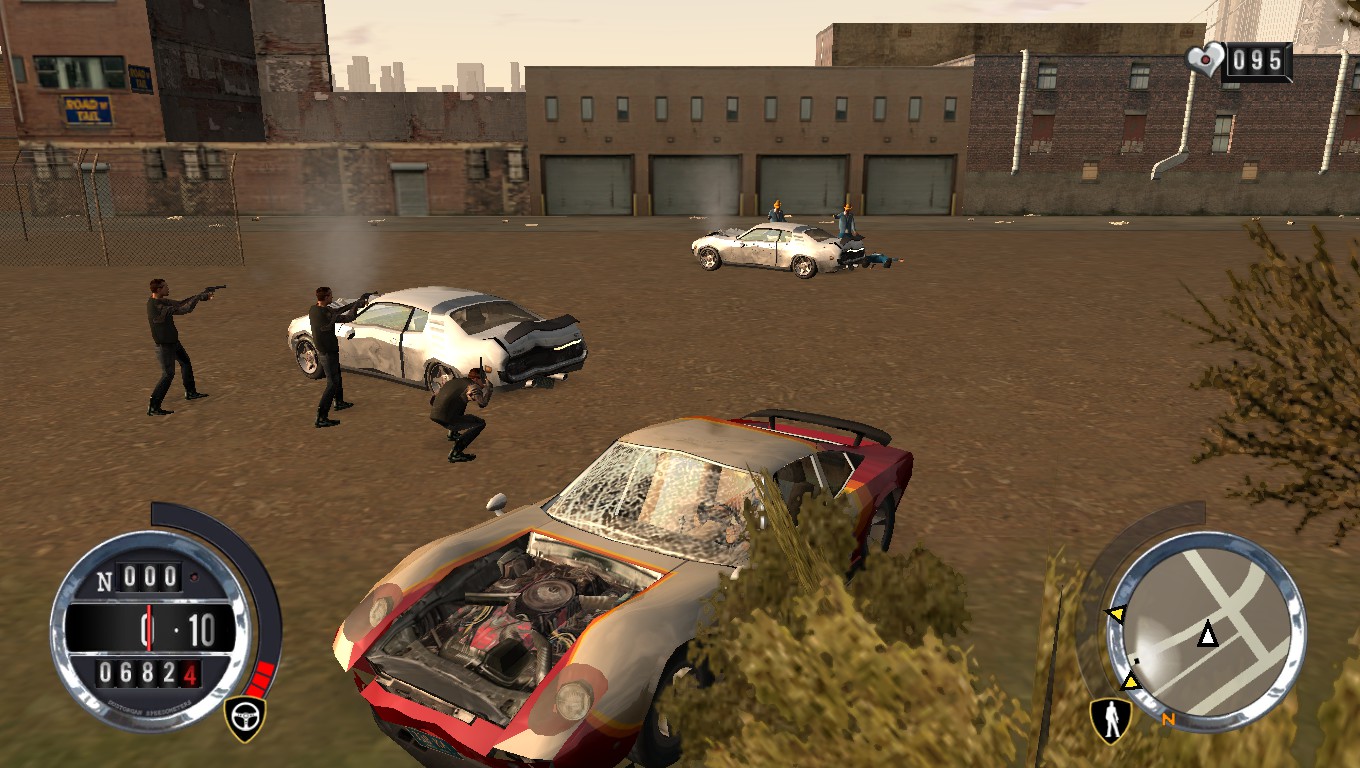
Task: Click the red dot indicator on the speedometer
Action: coord(193,576)
